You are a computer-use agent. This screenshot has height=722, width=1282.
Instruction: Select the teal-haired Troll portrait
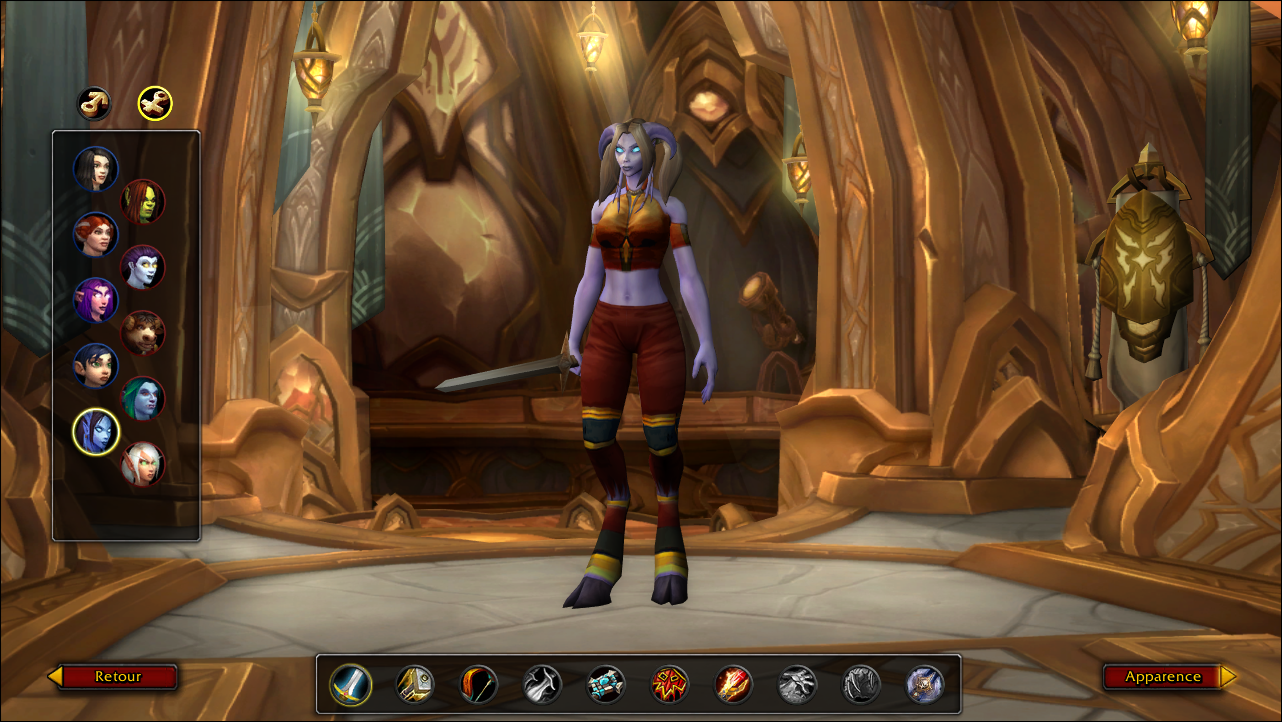click(x=143, y=398)
